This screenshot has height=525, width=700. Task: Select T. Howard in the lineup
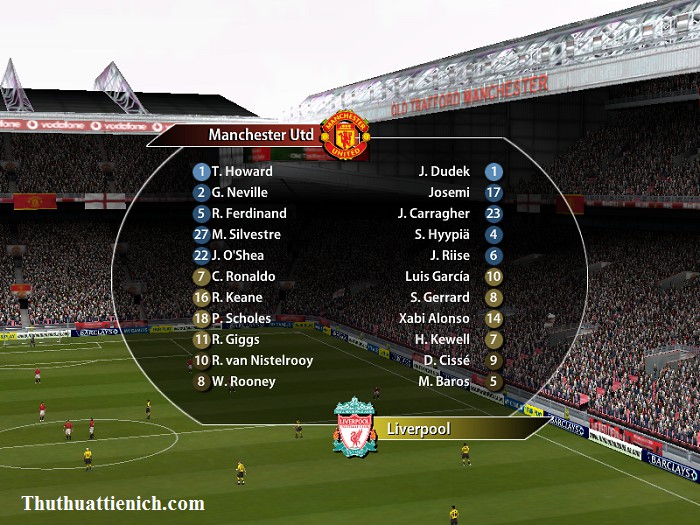(241, 171)
